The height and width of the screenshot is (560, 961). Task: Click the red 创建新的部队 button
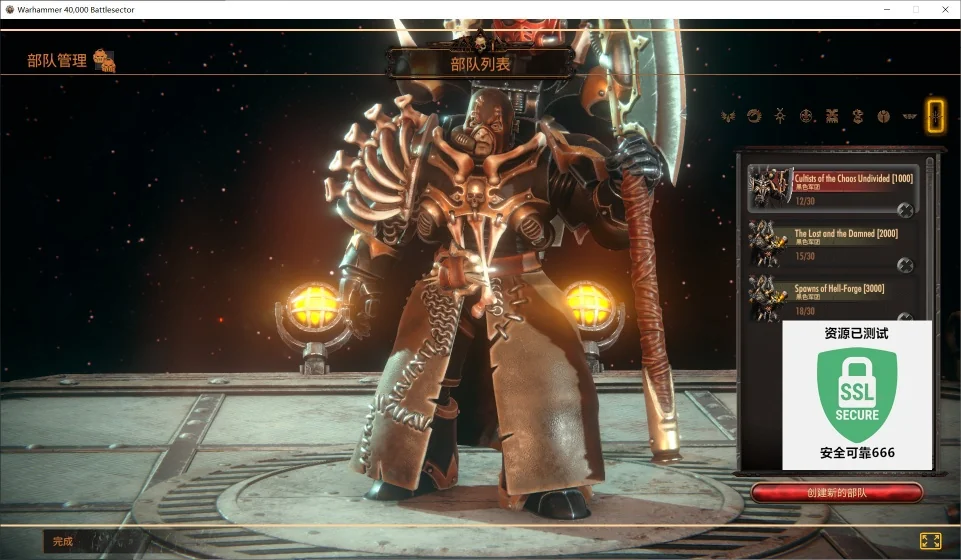pyautogui.click(x=837, y=493)
